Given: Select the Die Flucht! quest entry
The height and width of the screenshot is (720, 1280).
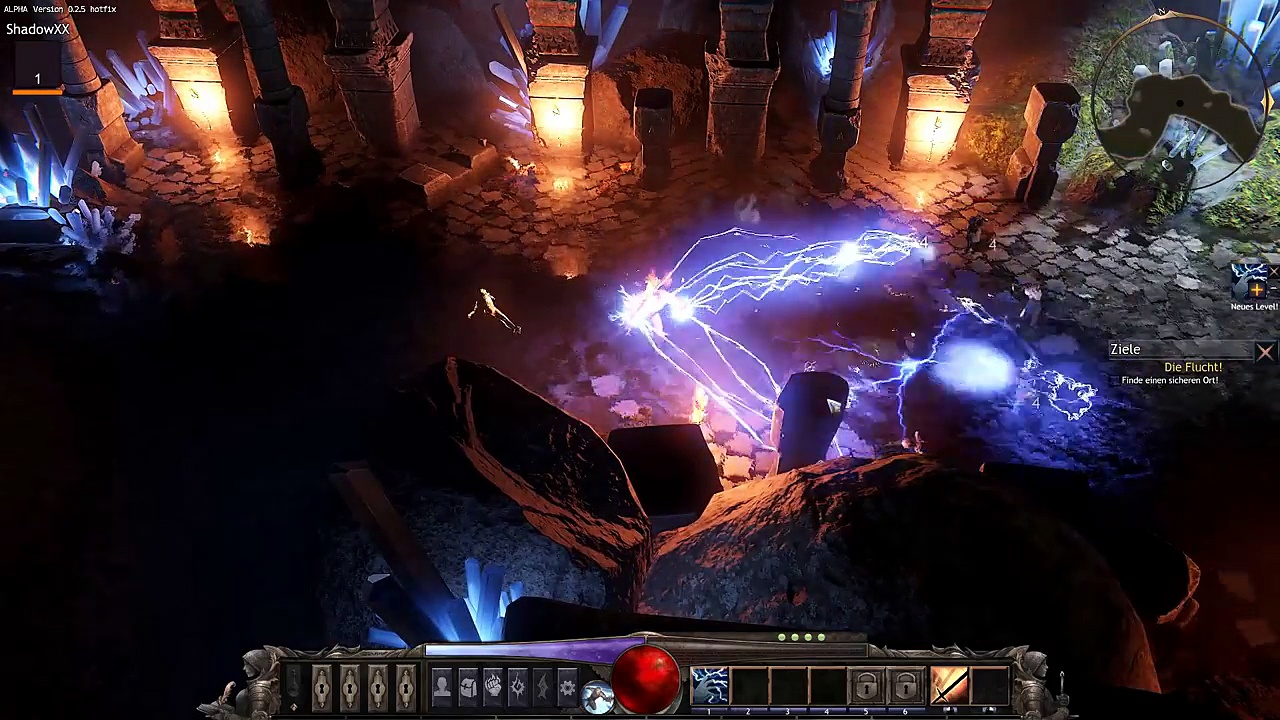Looking at the screenshot, I should [1193, 367].
